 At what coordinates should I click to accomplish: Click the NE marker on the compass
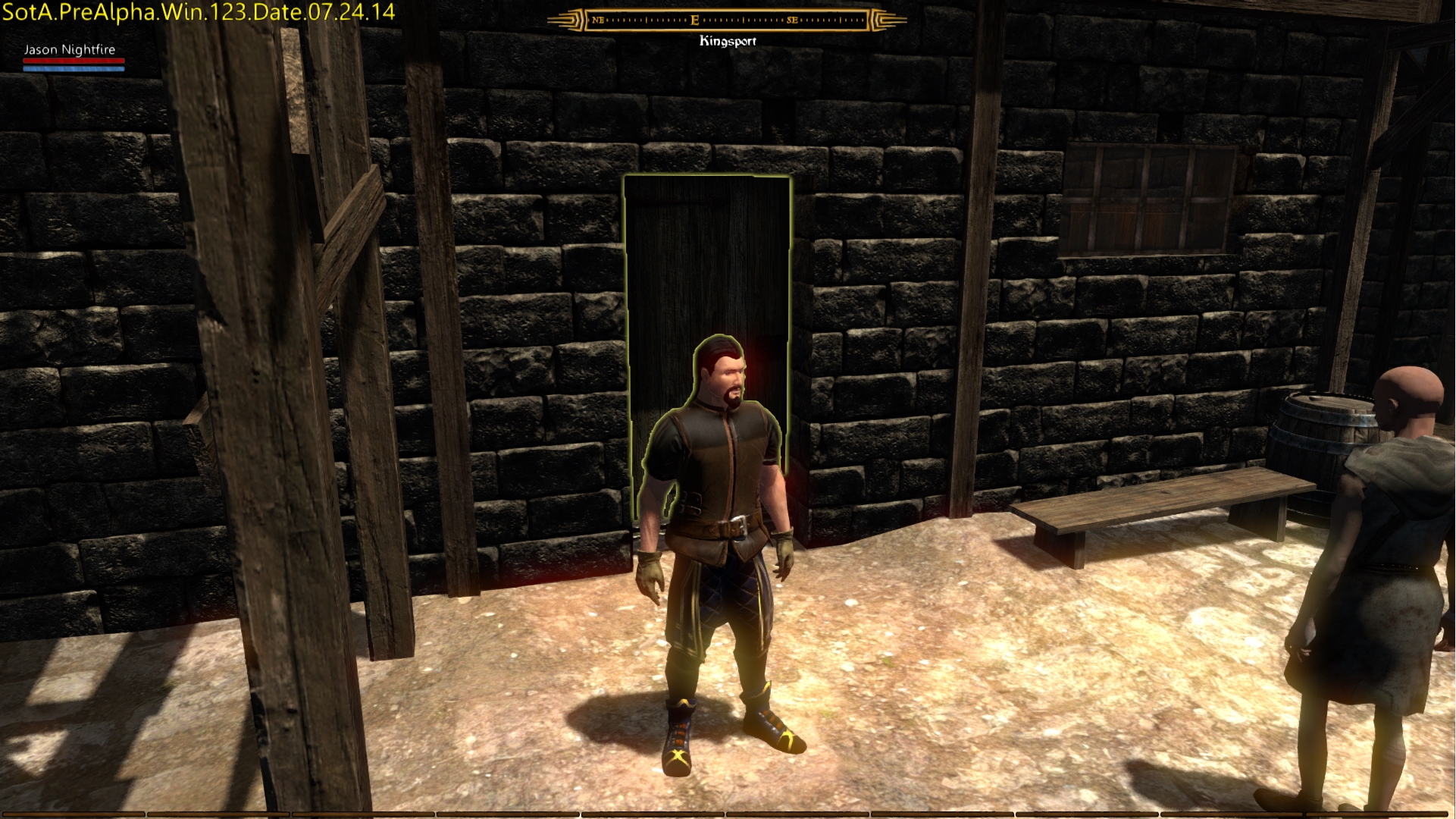tap(598, 20)
